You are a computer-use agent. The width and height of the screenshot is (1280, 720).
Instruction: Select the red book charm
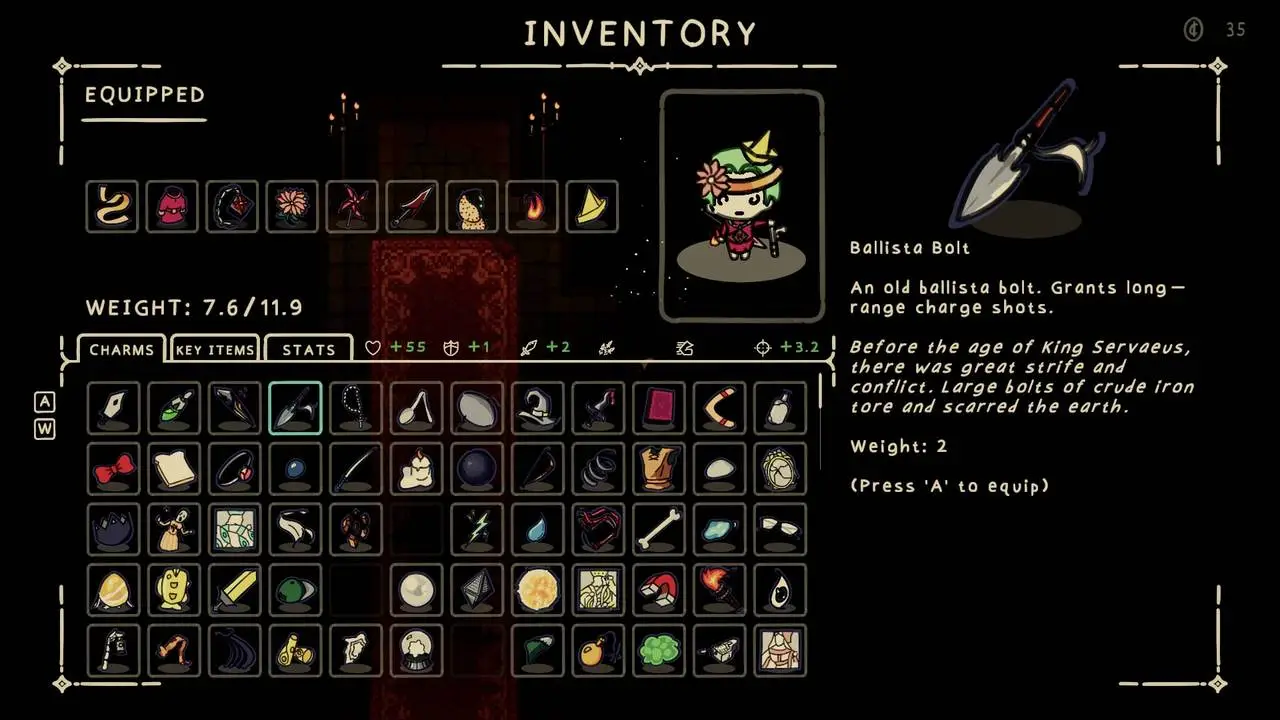(659, 408)
